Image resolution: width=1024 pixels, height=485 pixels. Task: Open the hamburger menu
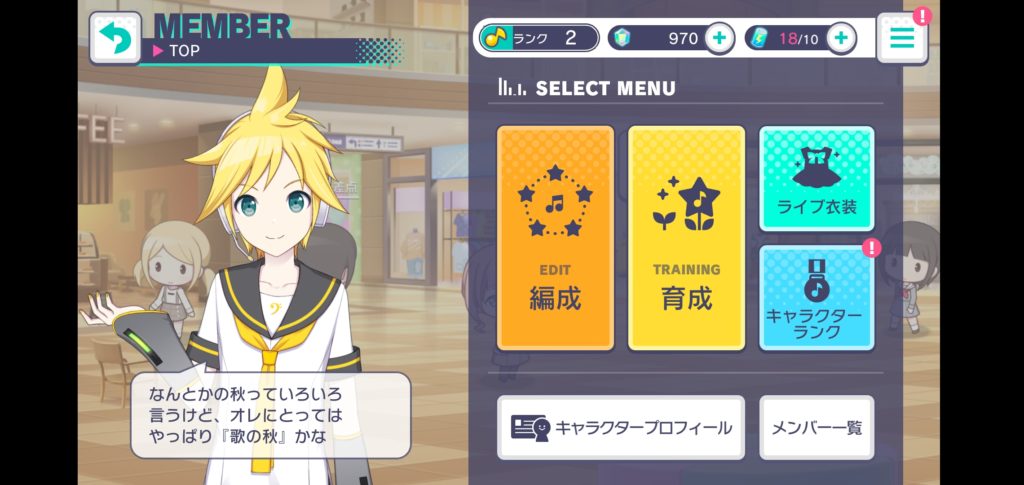pyautogui.click(x=901, y=38)
